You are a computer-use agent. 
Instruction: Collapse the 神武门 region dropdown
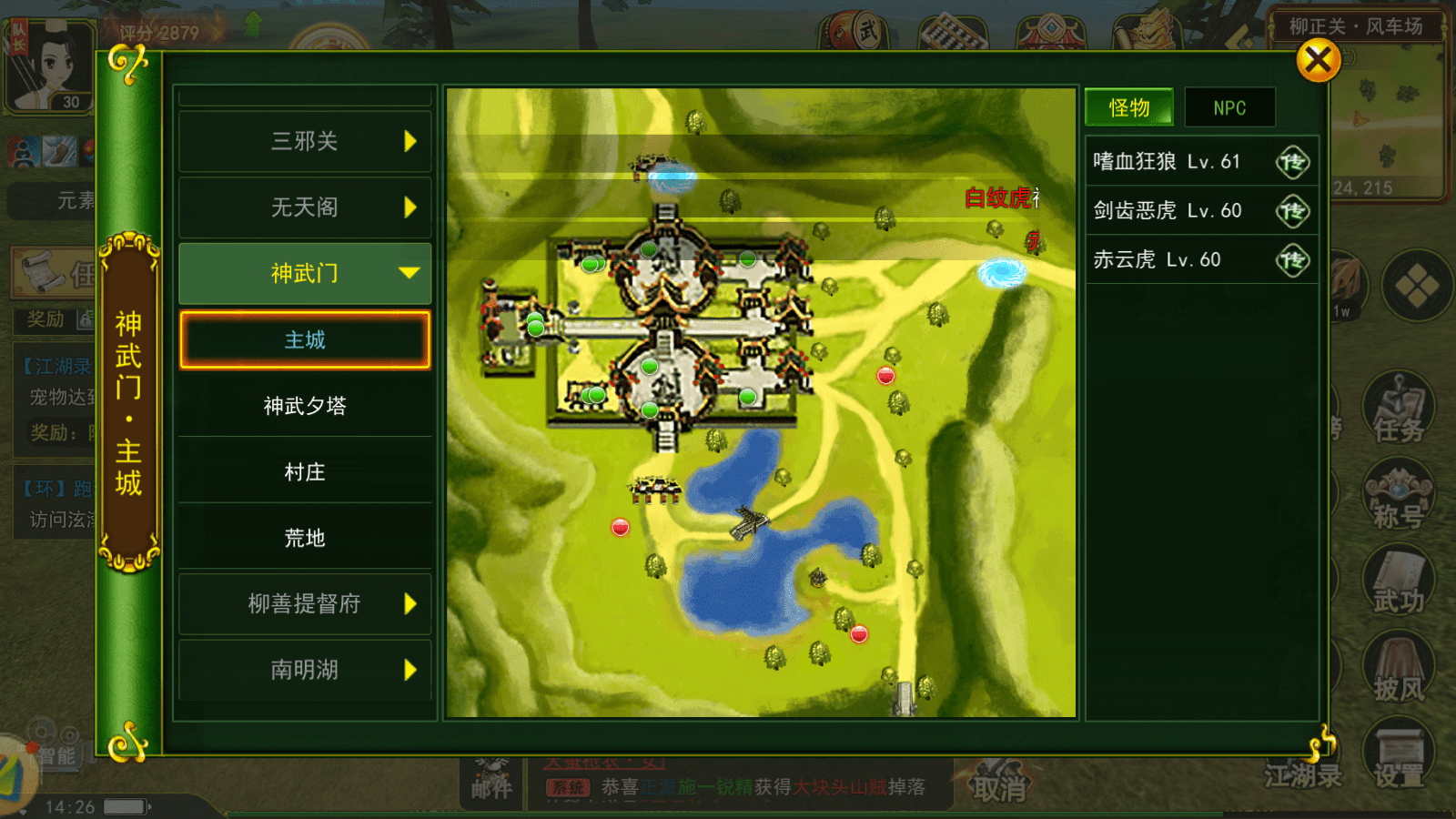point(305,272)
